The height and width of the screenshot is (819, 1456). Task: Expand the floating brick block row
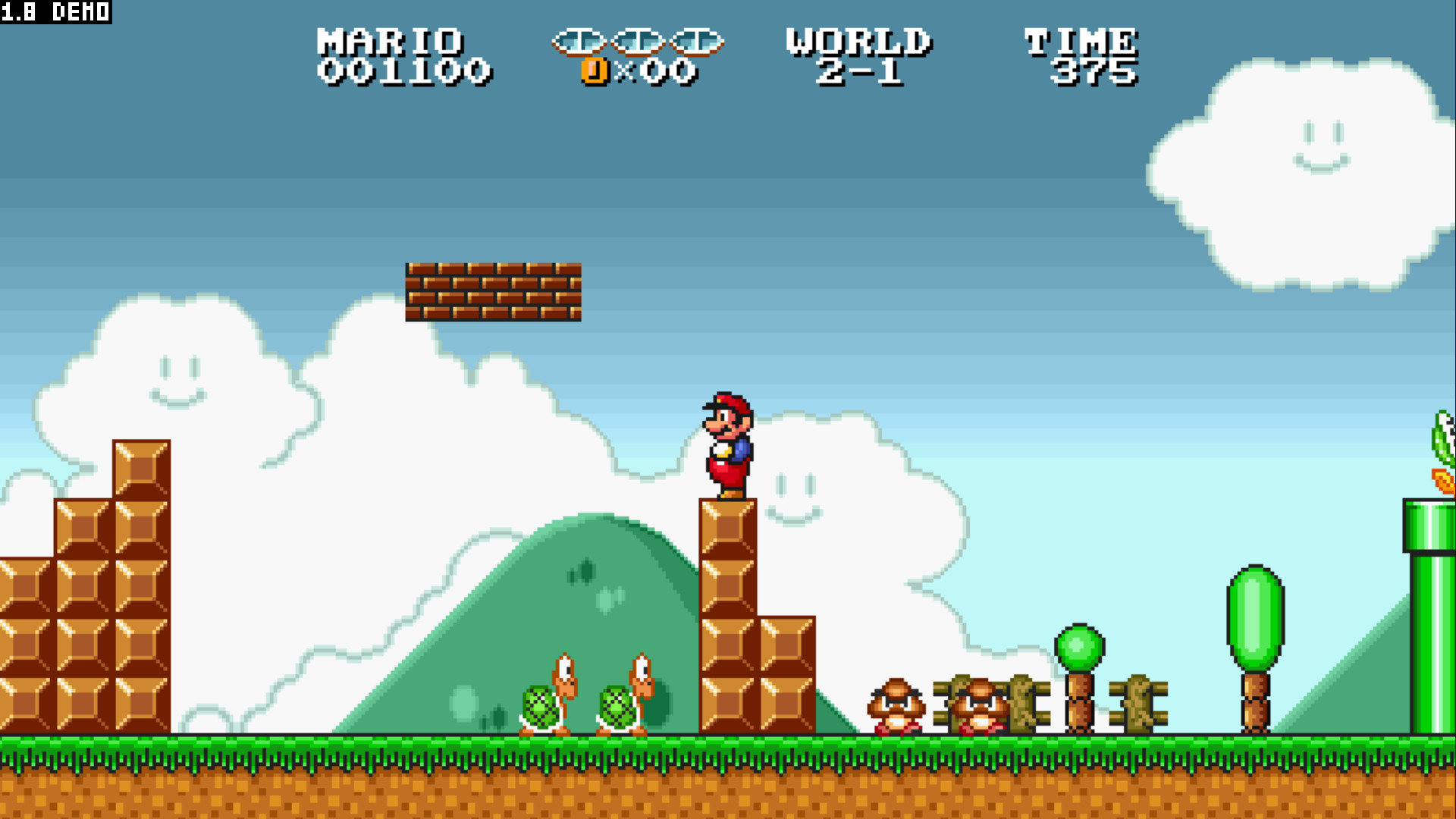click(493, 292)
